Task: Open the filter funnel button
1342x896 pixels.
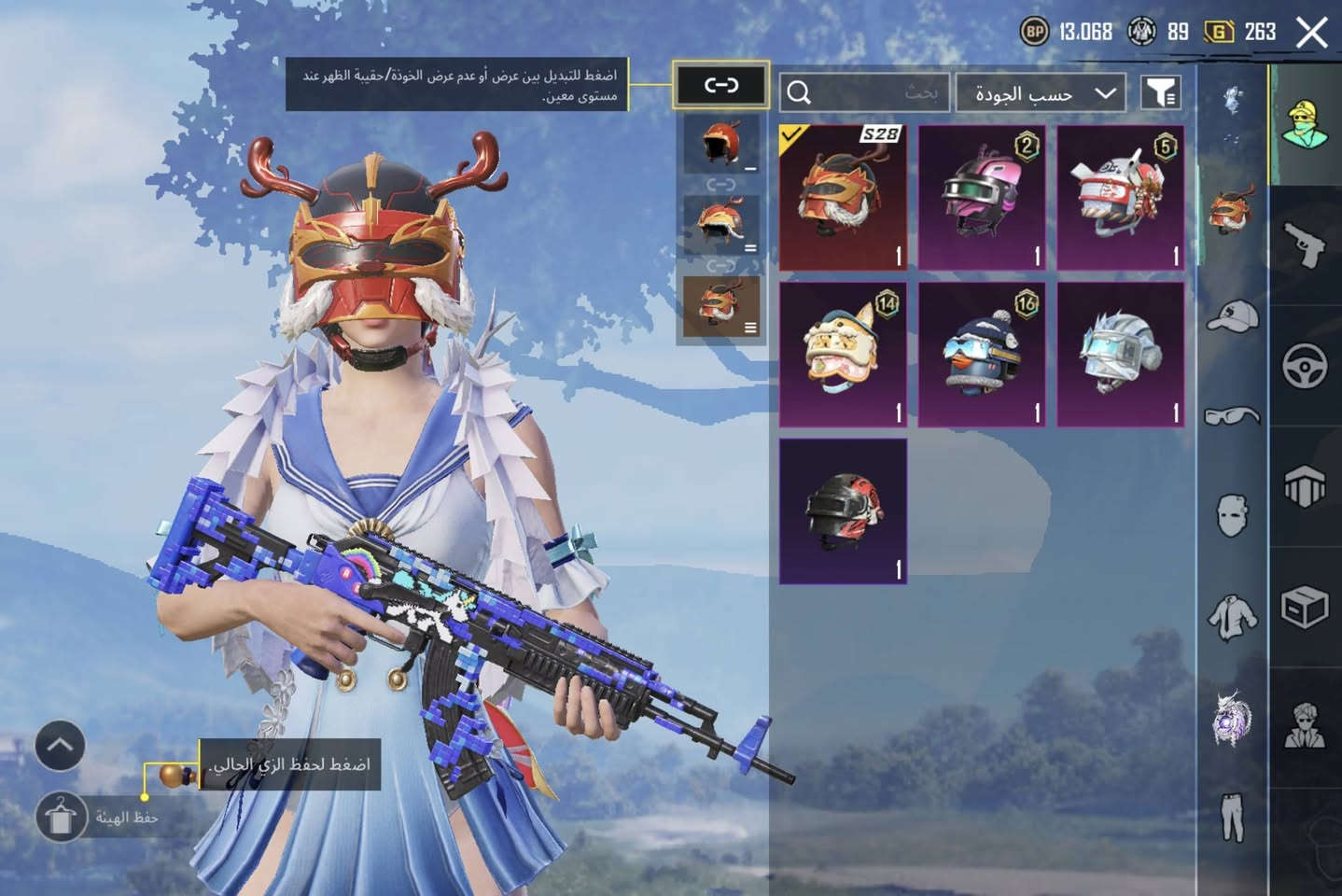Action: 1161,92
